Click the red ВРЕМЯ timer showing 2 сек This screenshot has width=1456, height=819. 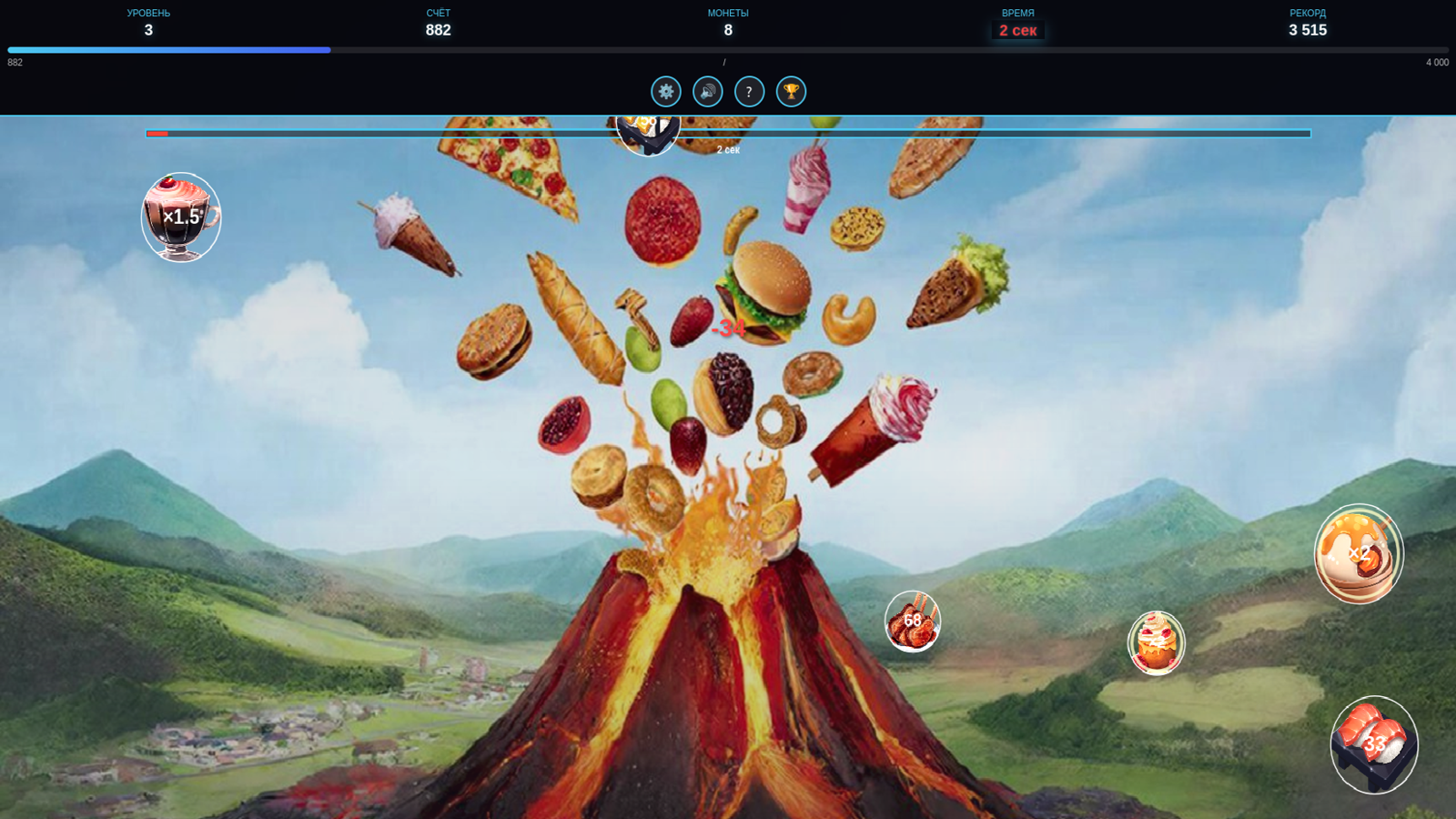coord(1020,29)
